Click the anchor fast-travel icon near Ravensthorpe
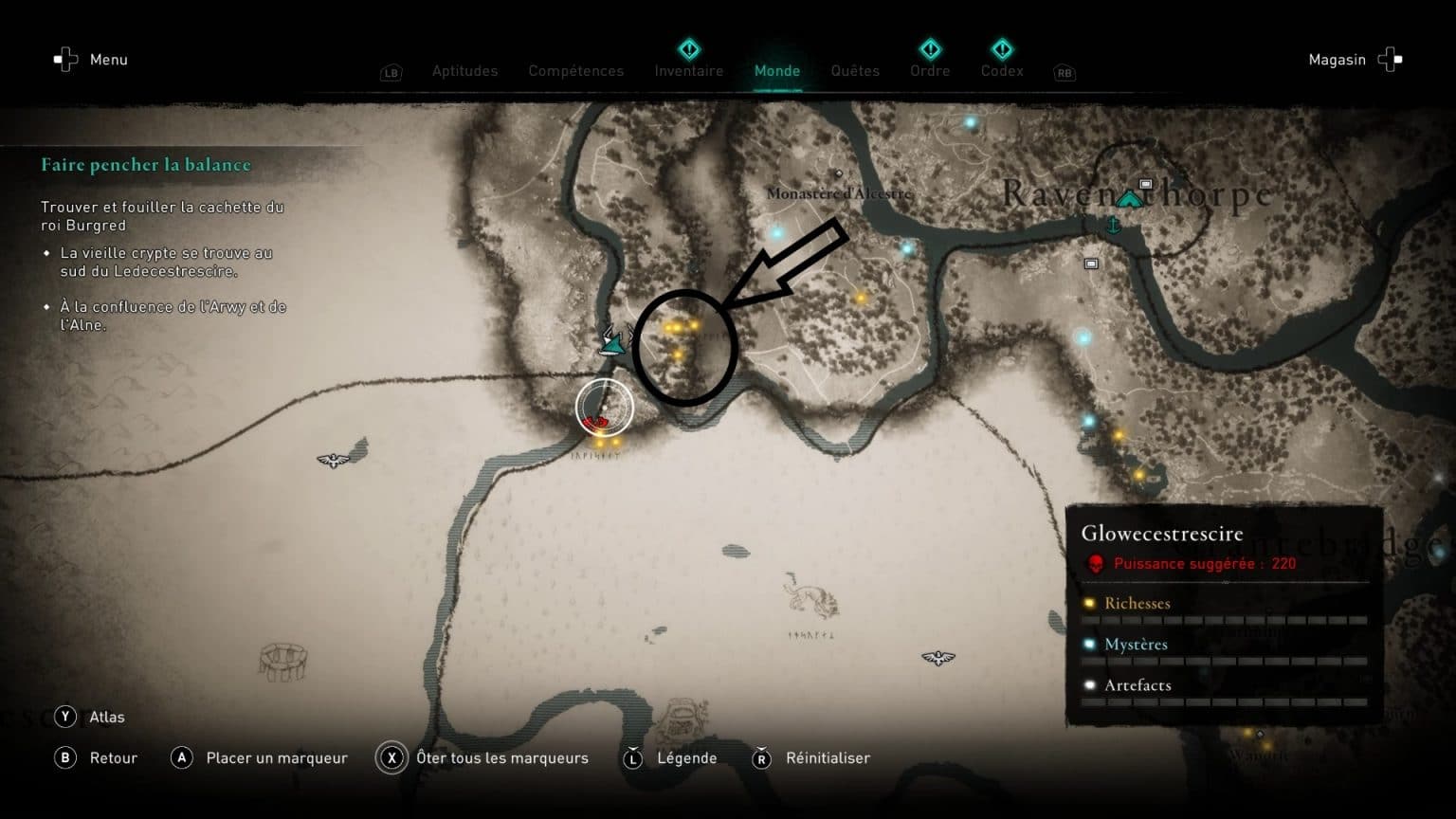 [1114, 226]
